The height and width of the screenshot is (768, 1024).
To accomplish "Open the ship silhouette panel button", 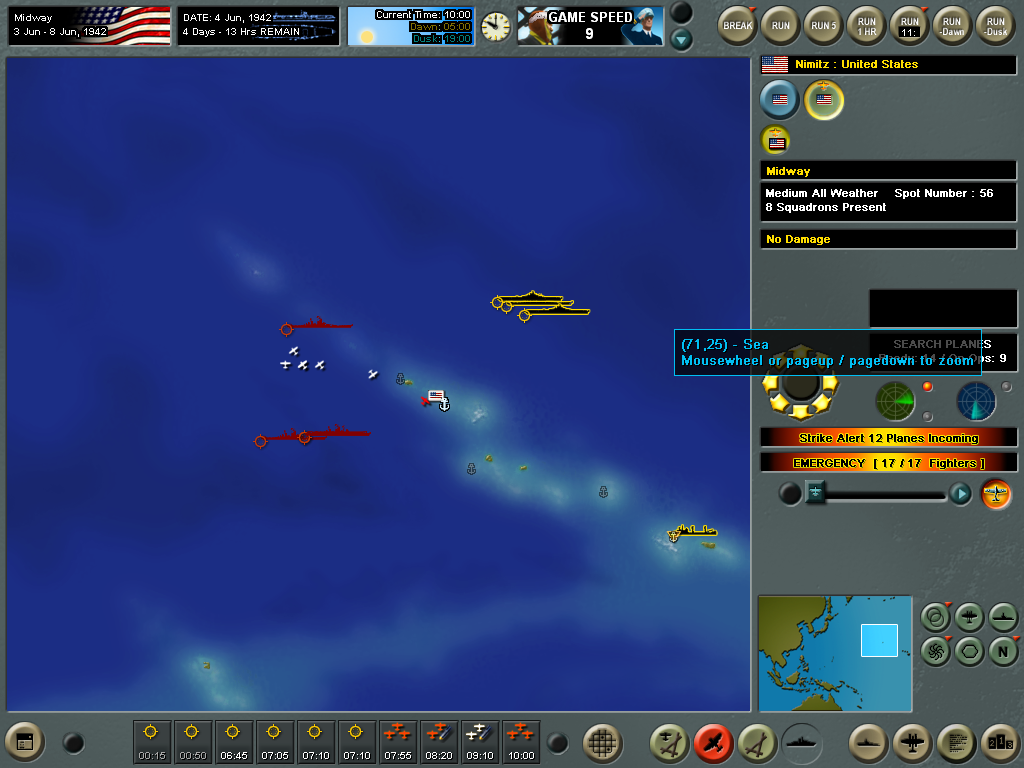I will [801, 742].
